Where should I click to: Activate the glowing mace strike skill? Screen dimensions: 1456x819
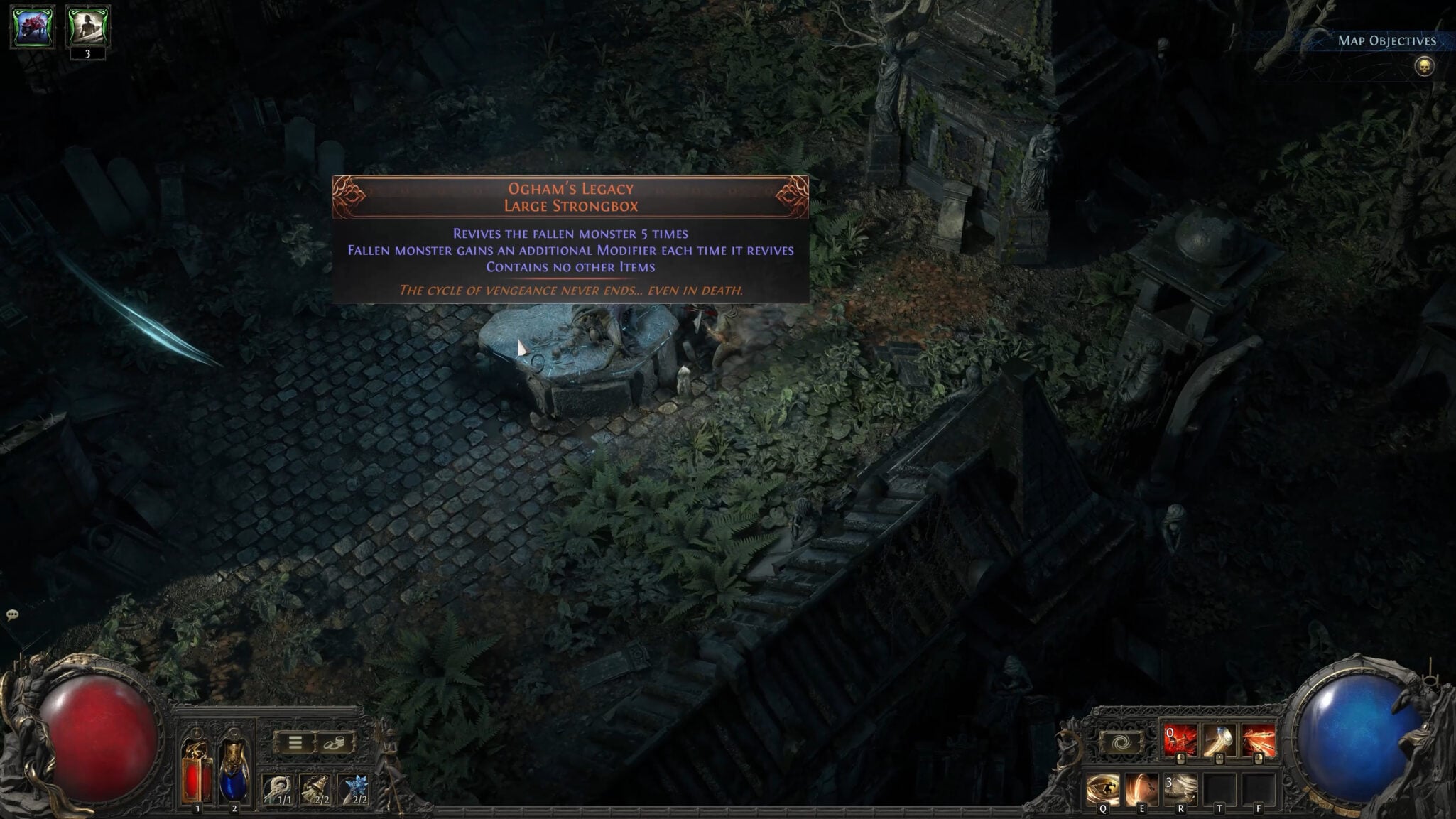(1219, 741)
